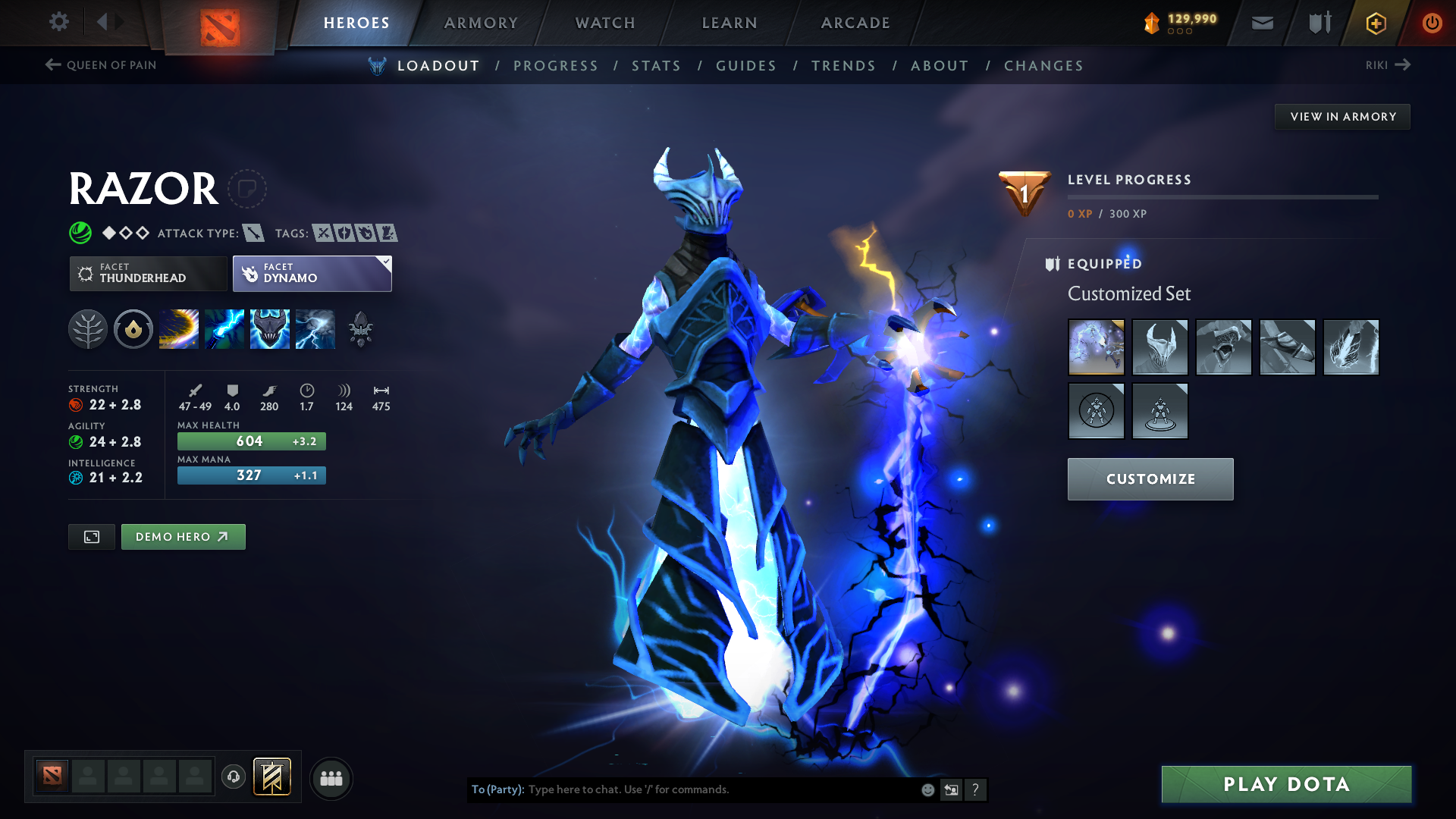Open Razor's talent tree icon
Screen dimensions: 1456x819
[88, 329]
